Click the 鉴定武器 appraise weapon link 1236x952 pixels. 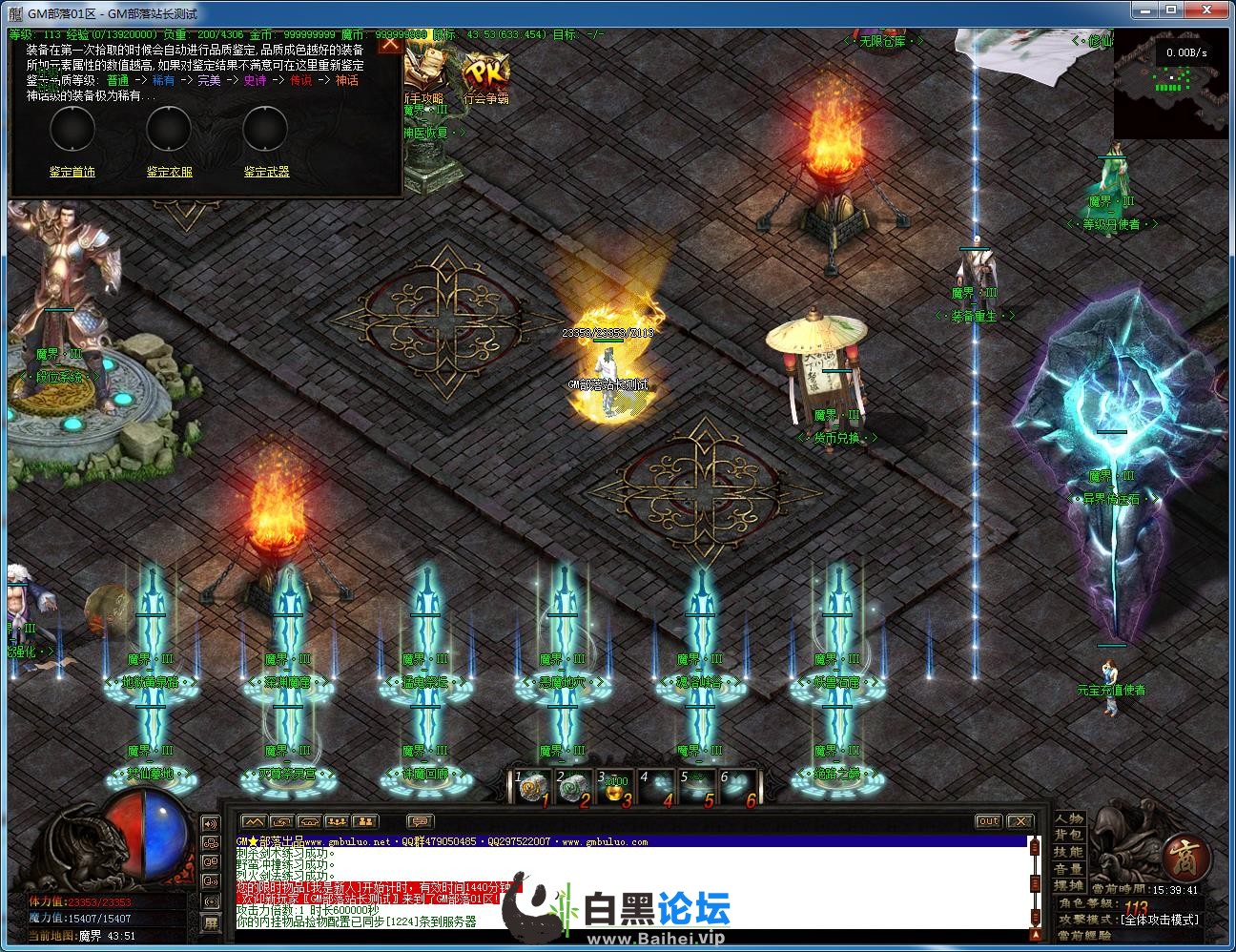(266, 172)
